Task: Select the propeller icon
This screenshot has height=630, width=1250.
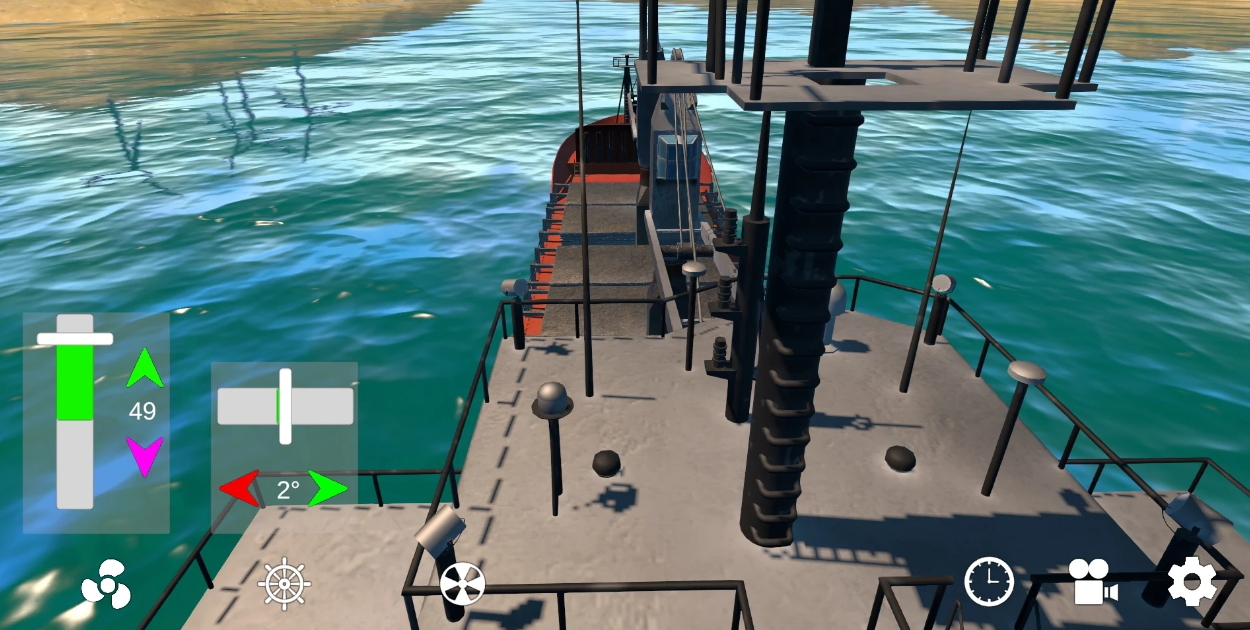Action: tap(106, 582)
